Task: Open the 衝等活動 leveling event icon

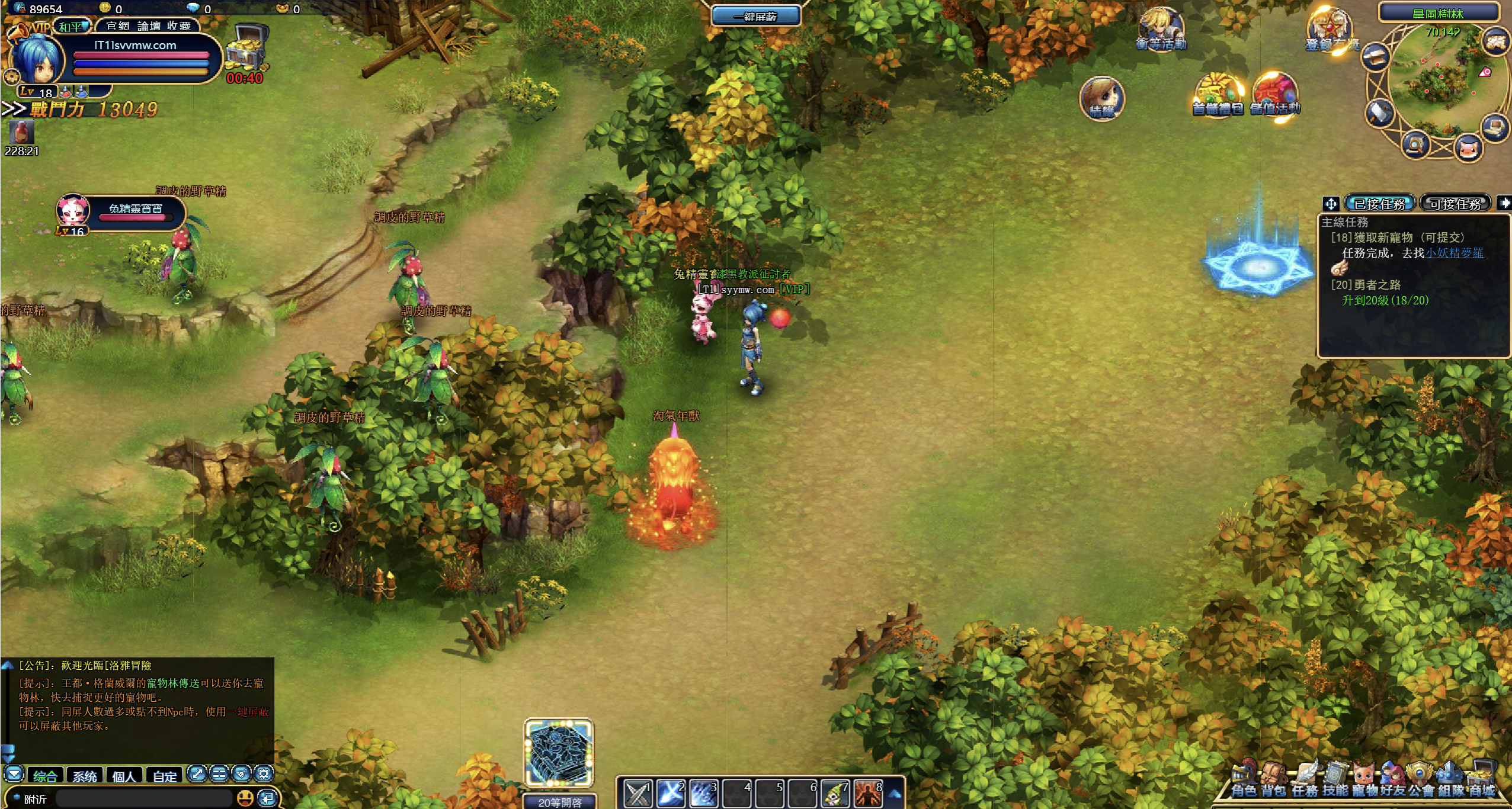Action: [x=1161, y=30]
